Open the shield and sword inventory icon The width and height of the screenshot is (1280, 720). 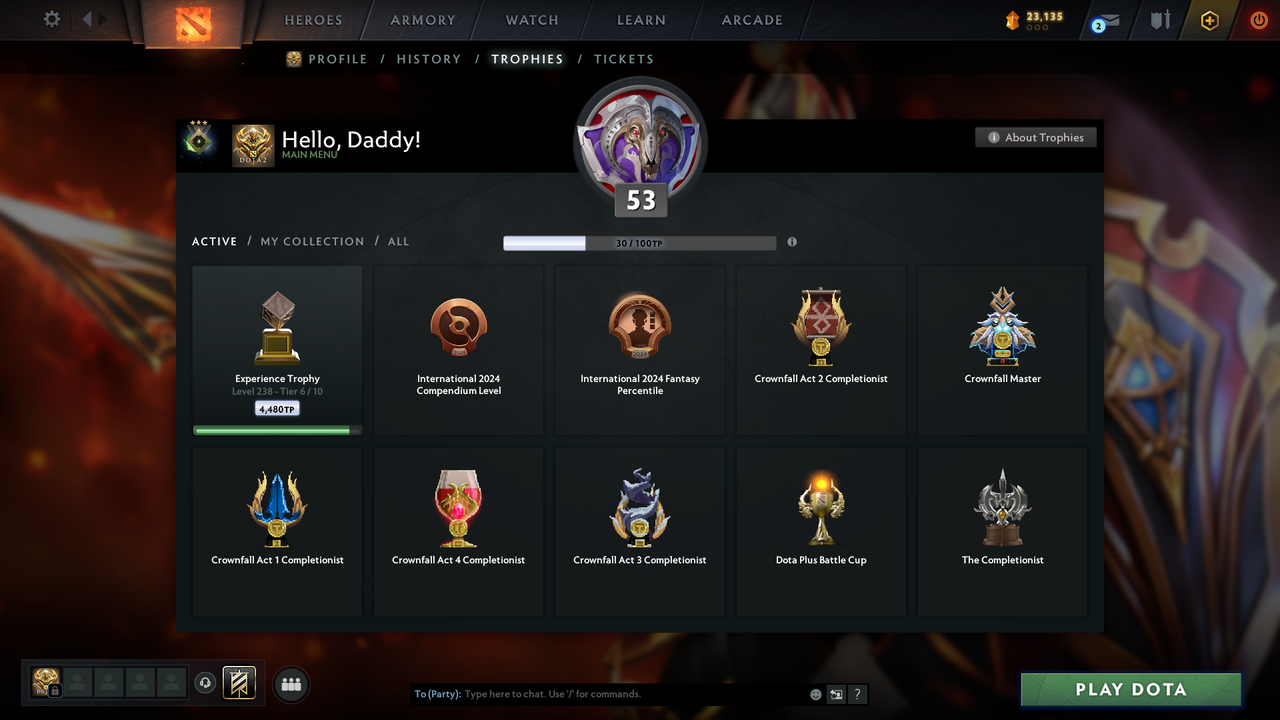click(1159, 20)
